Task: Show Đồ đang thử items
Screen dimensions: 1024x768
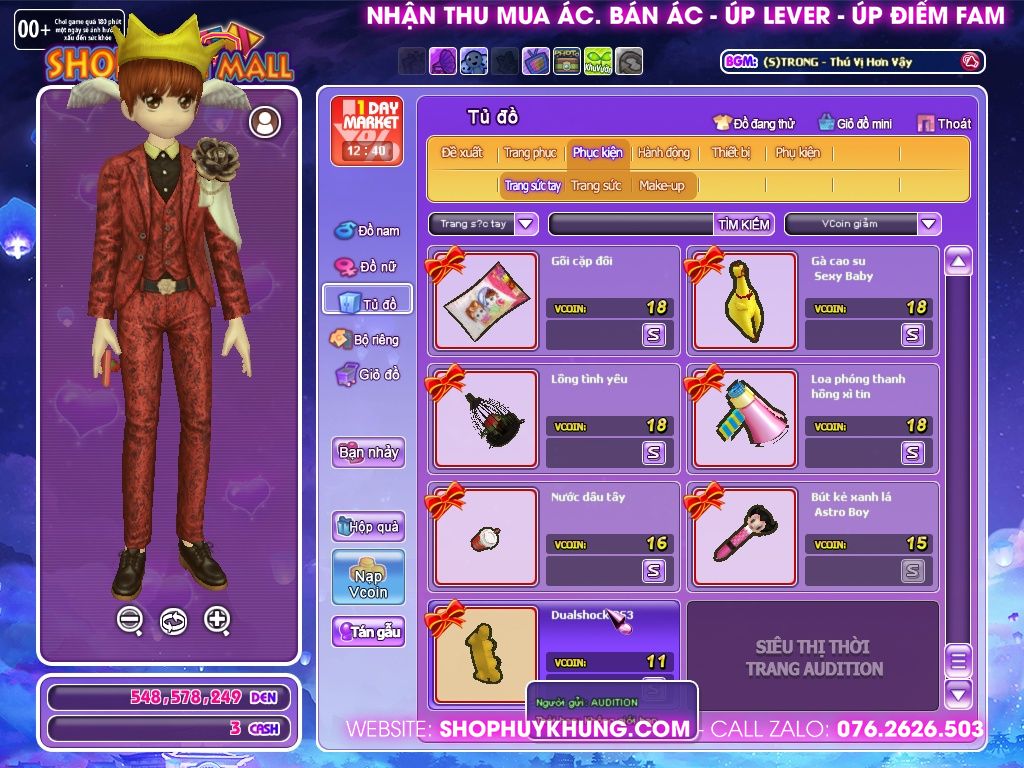Action: point(754,124)
